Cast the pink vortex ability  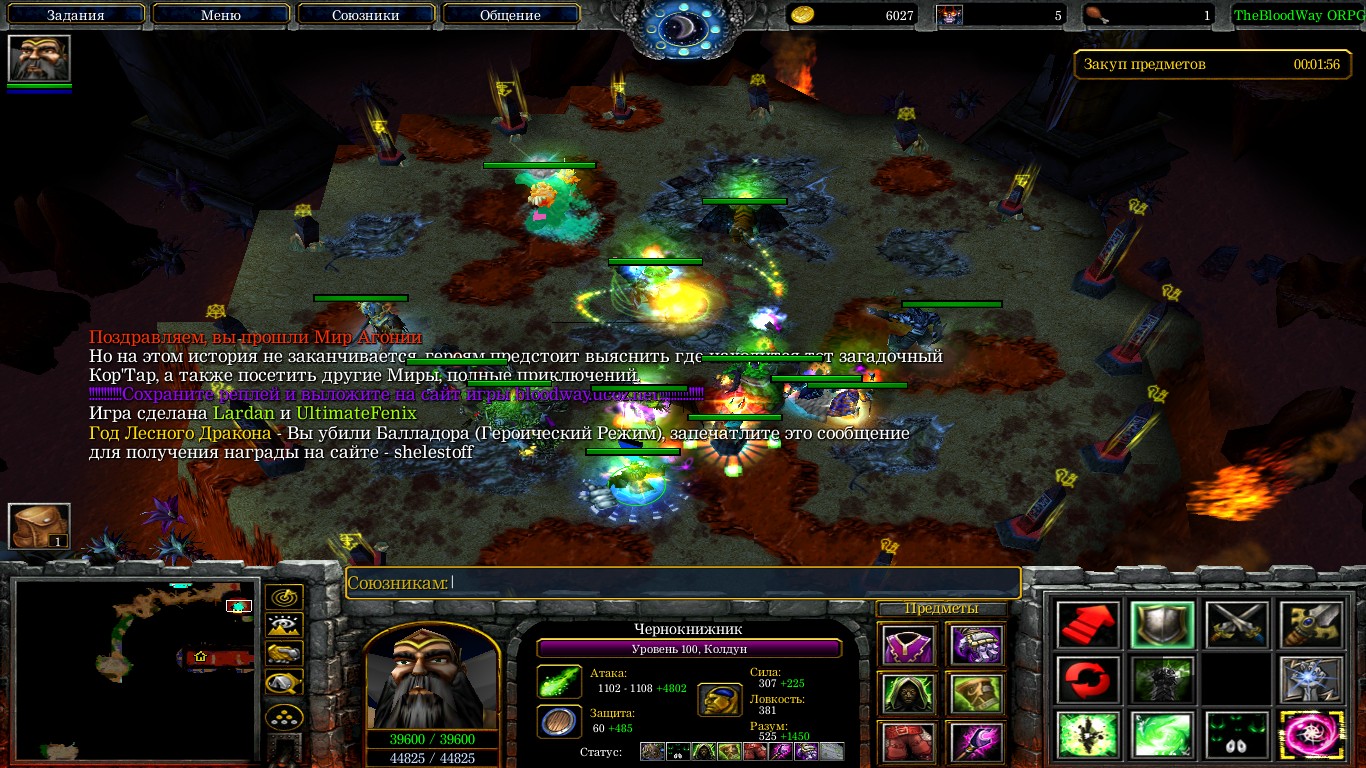coord(1311,736)
